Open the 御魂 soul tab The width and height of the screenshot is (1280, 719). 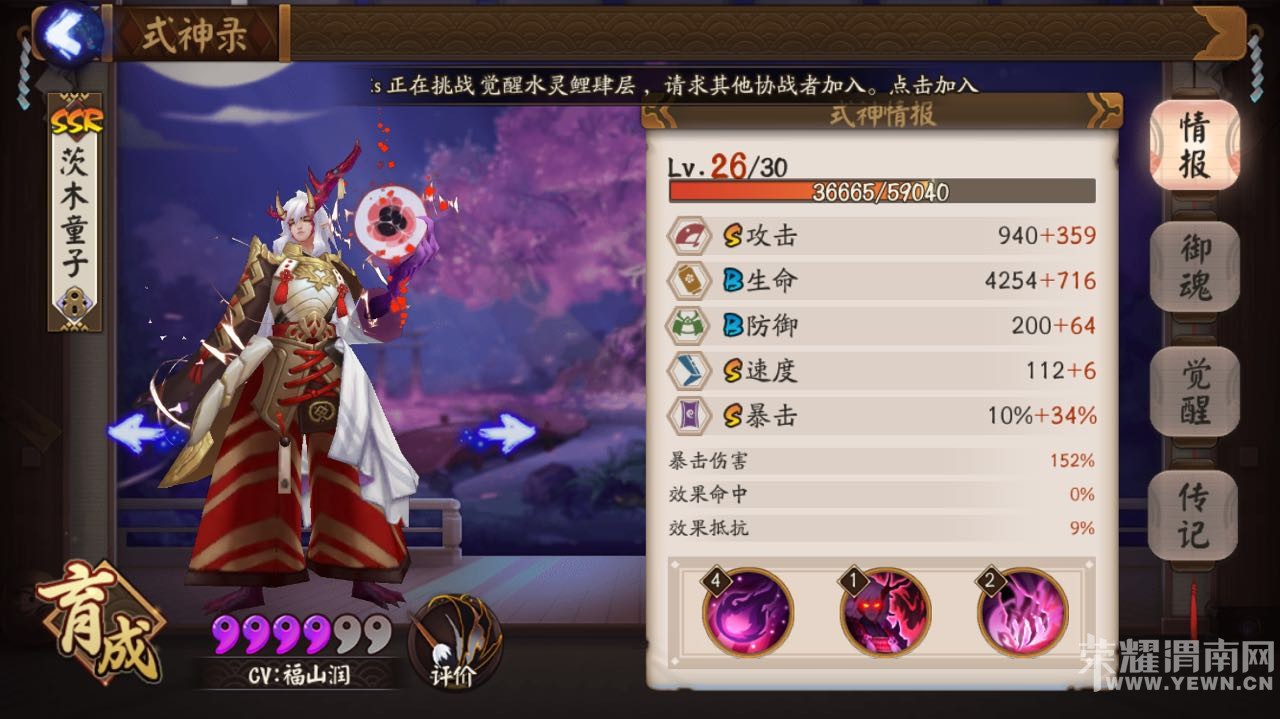click(x=1194, y=265)
